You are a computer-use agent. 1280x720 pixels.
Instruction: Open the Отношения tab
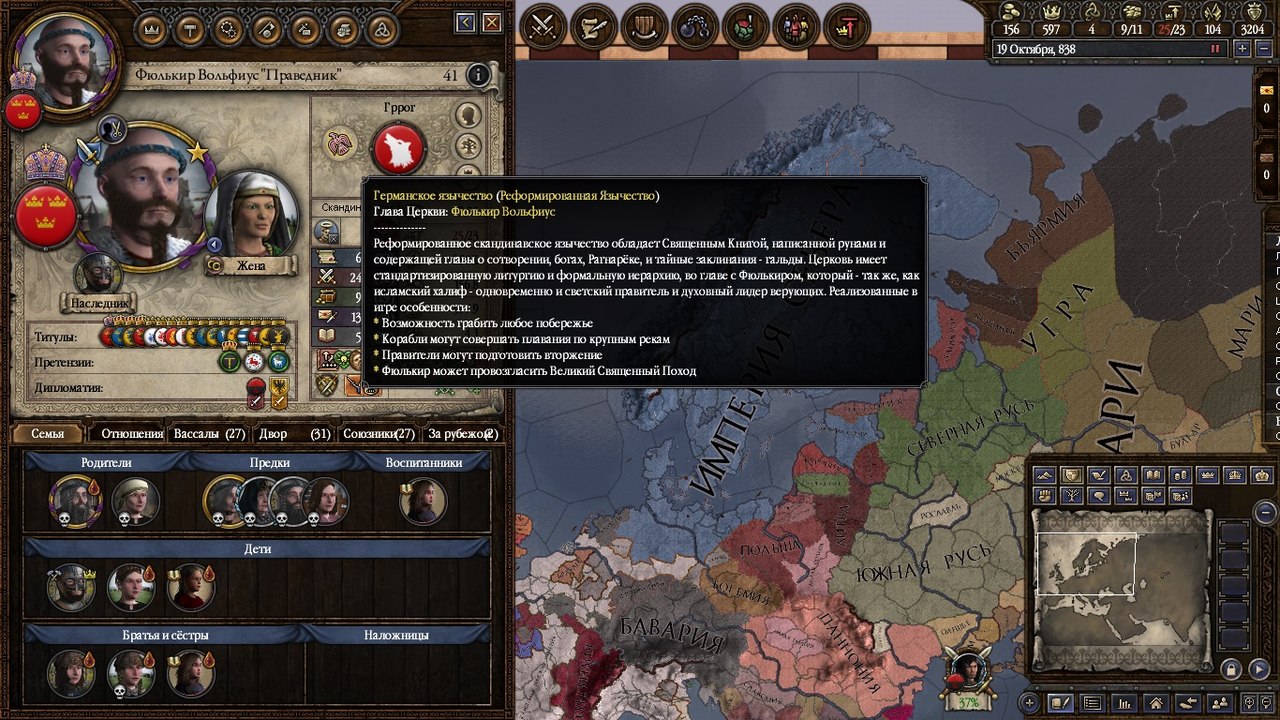(x=132, y=434)
